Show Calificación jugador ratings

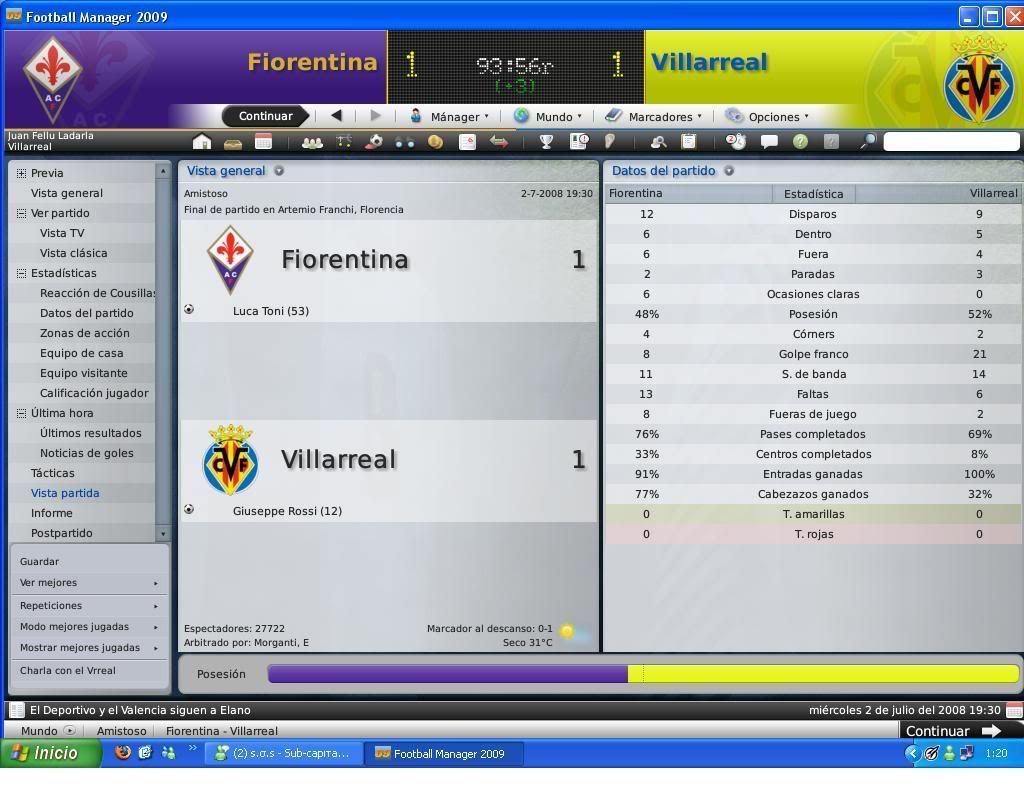pos(94,393)
